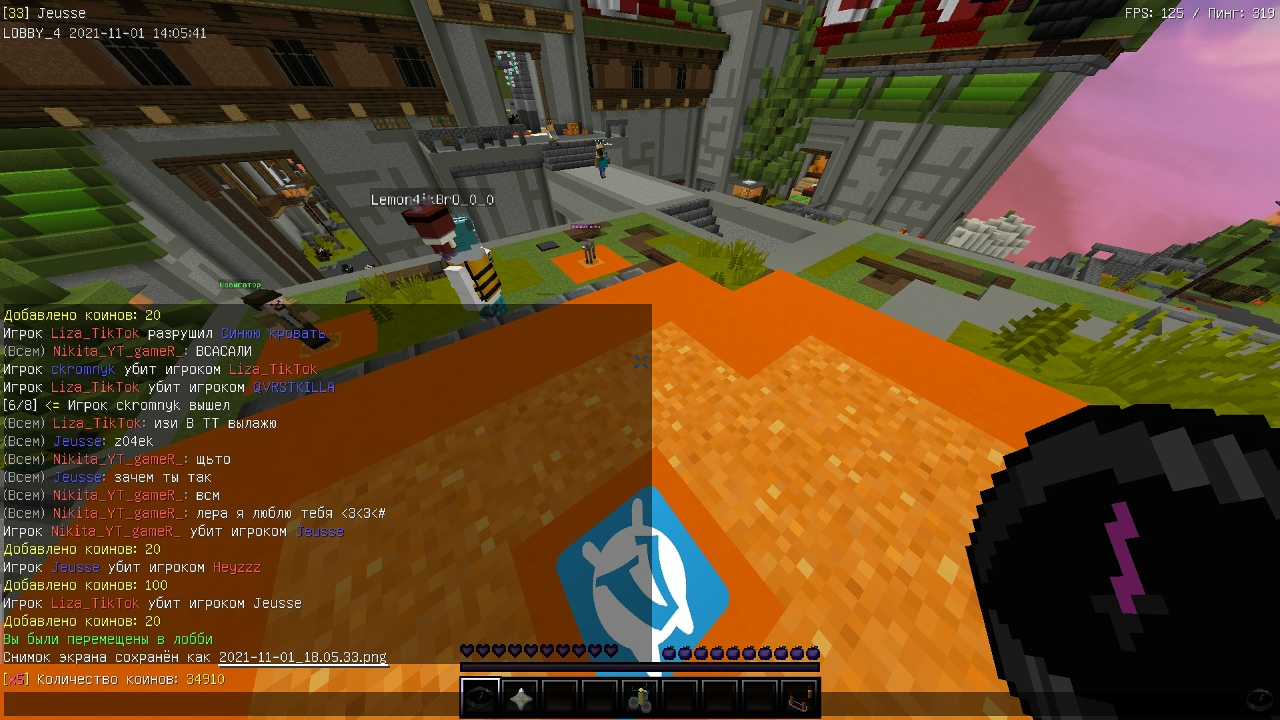This screenshot has height=720, width=1280.
Task: Select the navigator compass in hotbar slot one
Action: 480,697
